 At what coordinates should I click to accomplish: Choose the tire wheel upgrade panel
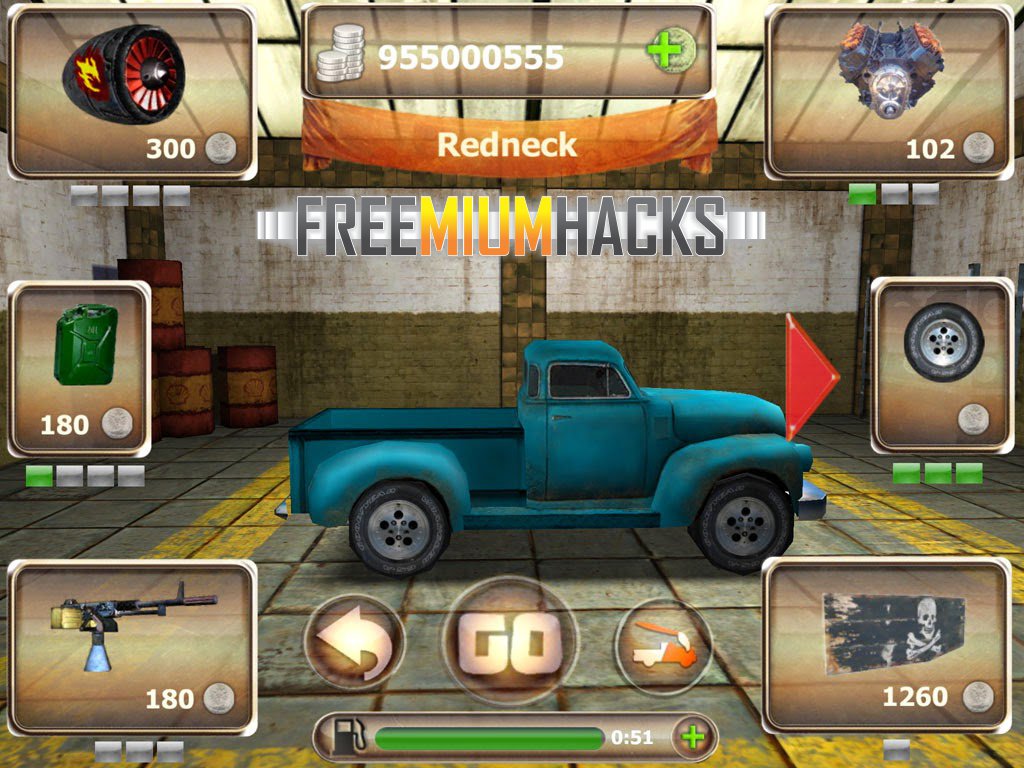[942, 365]
